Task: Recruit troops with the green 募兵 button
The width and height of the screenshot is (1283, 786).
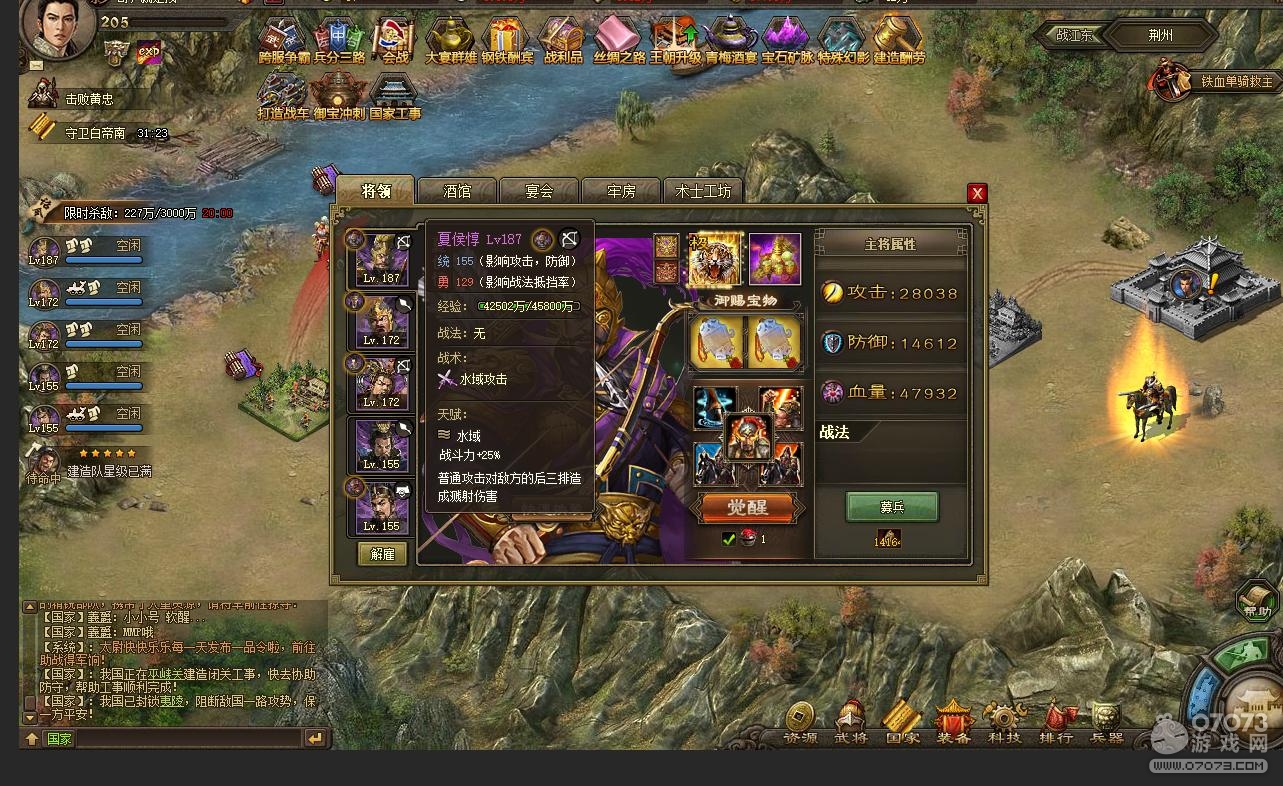Action: (891, 507)
